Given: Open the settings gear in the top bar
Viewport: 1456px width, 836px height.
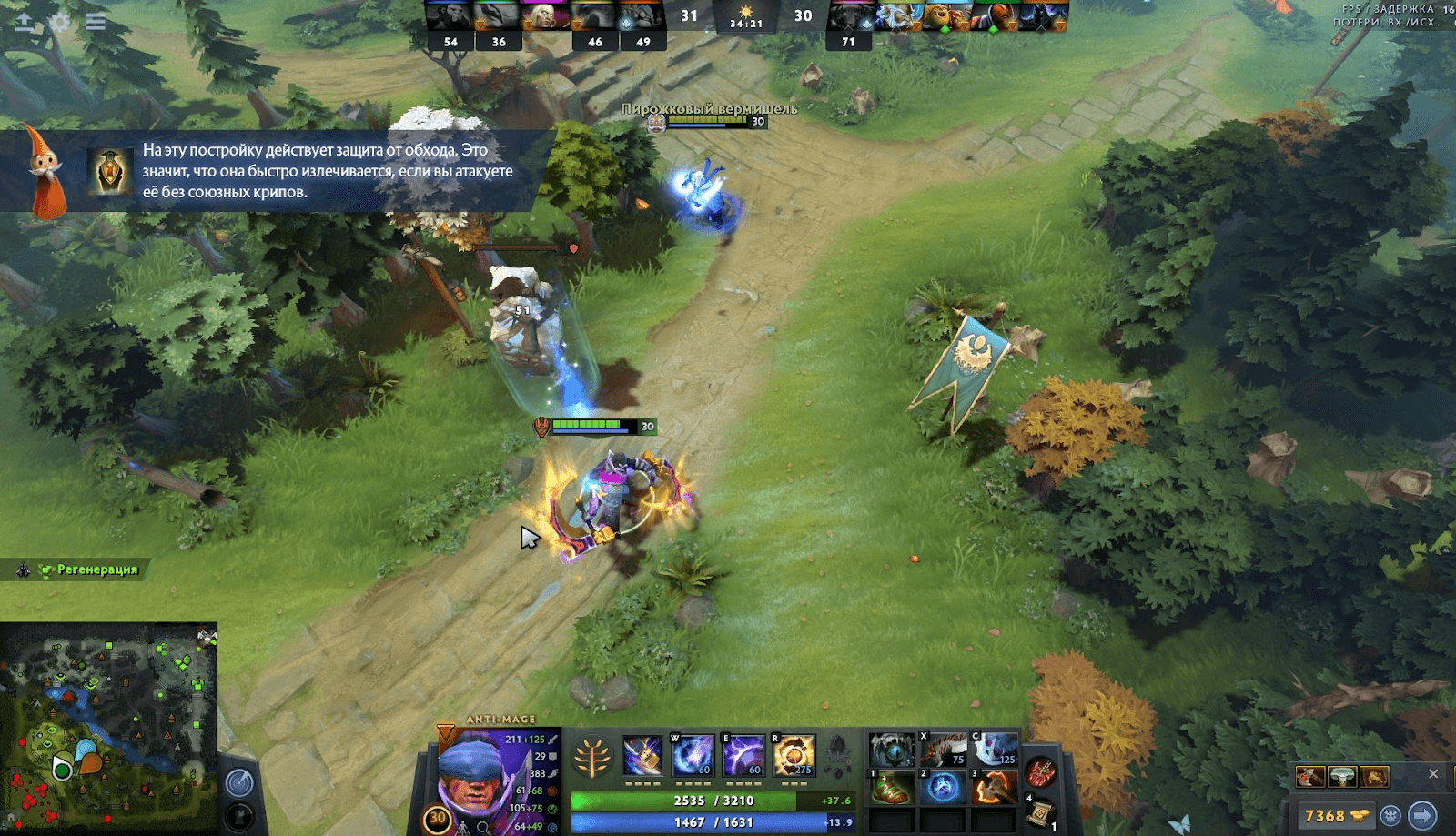Looking at the screenshot, I should pos(60,23).
